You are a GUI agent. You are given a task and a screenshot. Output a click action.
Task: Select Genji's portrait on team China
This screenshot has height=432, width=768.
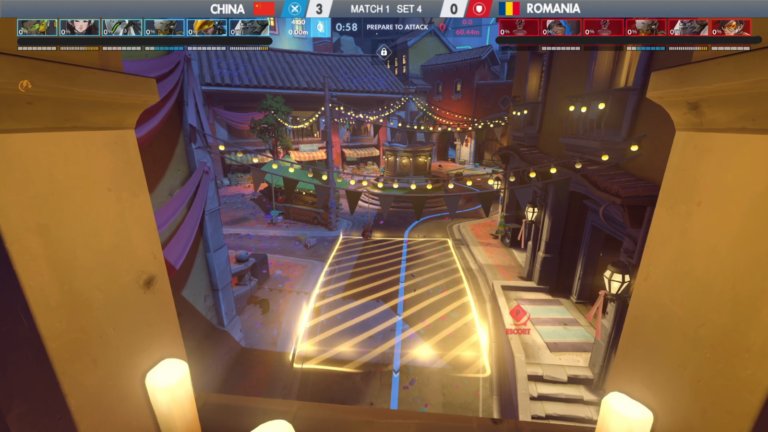122,27
